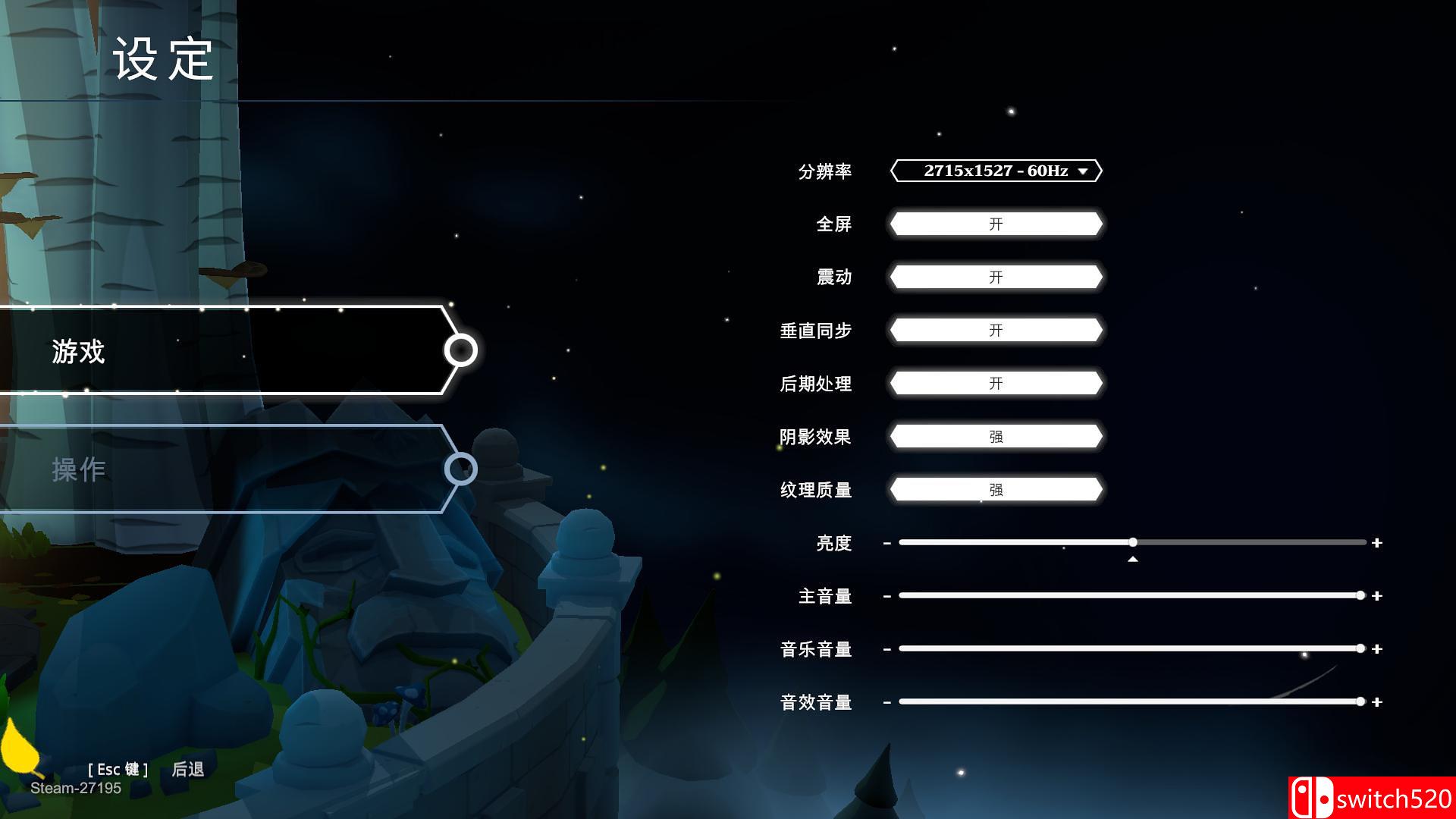The height and width of the screenshot is (819, 1456).
Task: Click the plus icon on the 主音量 slider
Action: 1376,595
